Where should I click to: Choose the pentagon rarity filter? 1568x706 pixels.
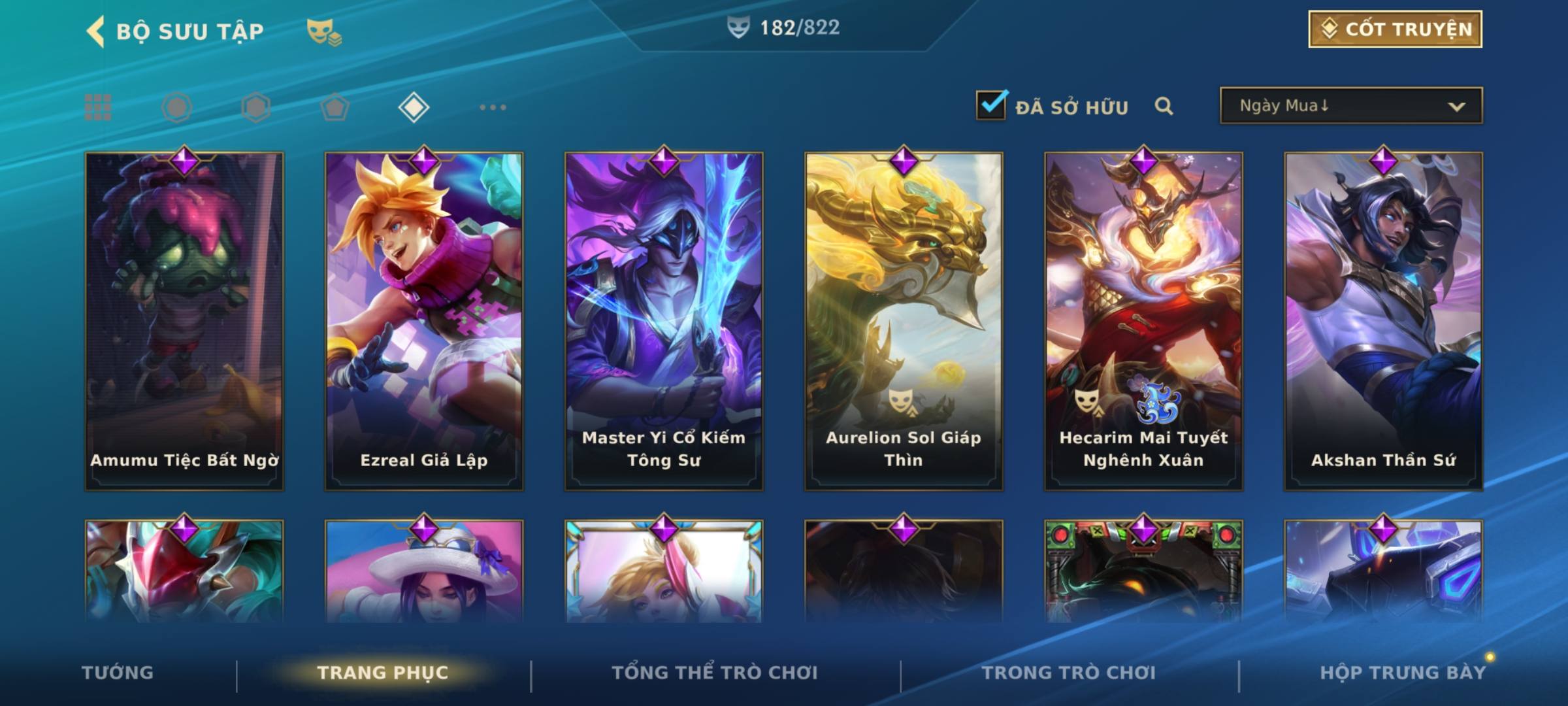(x=335, y=107)
